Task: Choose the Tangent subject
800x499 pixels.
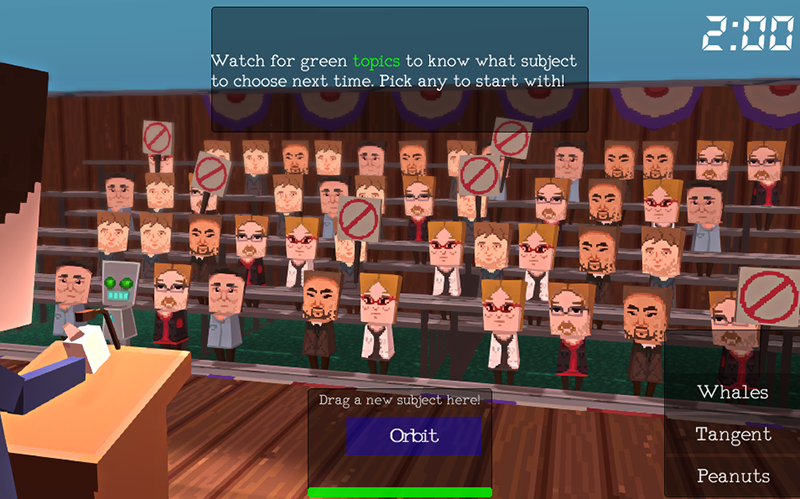Action: tap(733, 434)
